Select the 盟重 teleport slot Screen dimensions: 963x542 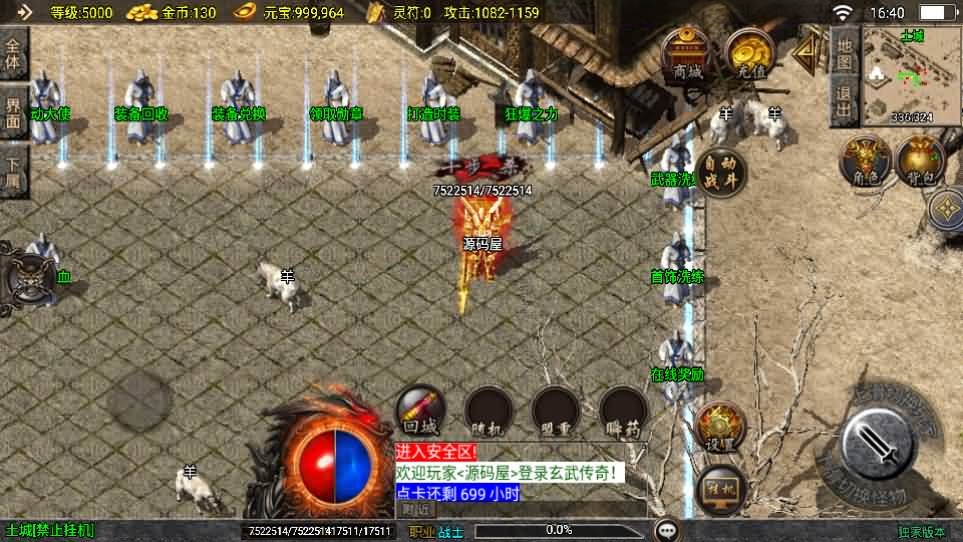point(556,412)
